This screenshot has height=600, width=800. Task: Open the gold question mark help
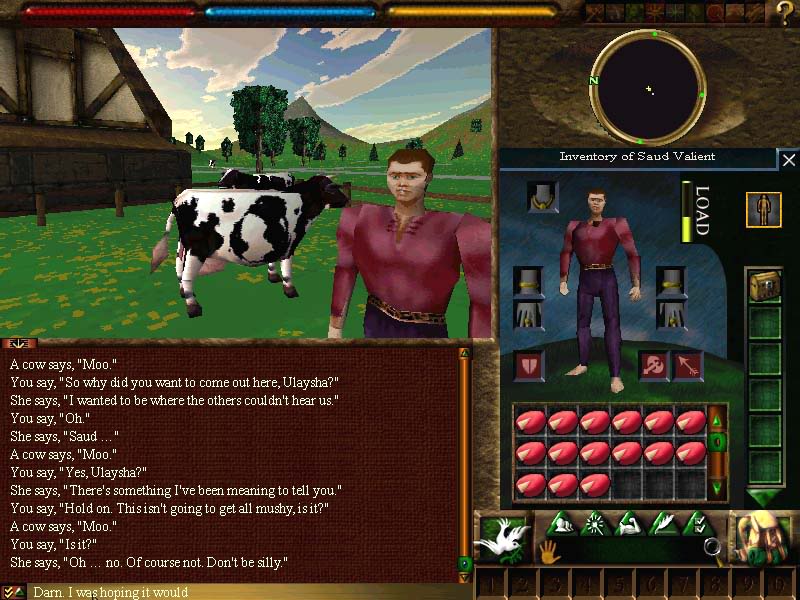(785, 13)
